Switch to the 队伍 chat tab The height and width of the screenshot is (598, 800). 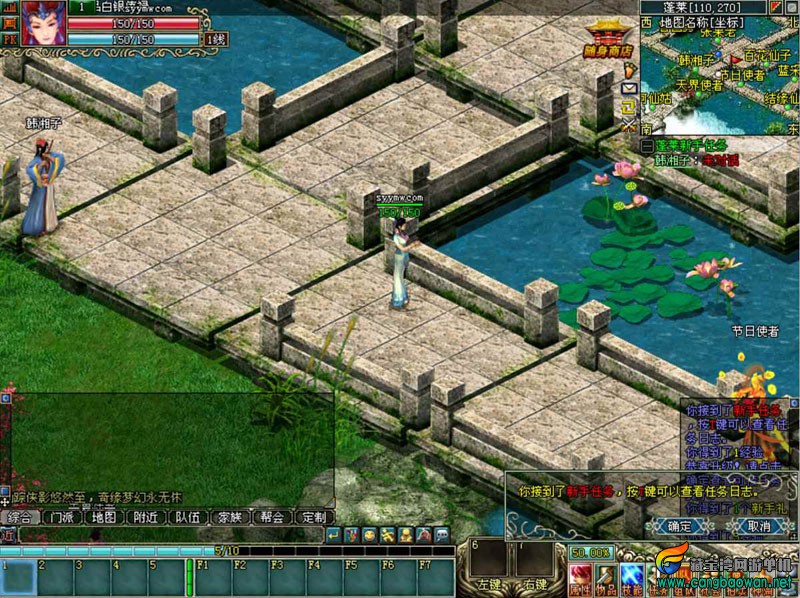(x=188, y=517)
